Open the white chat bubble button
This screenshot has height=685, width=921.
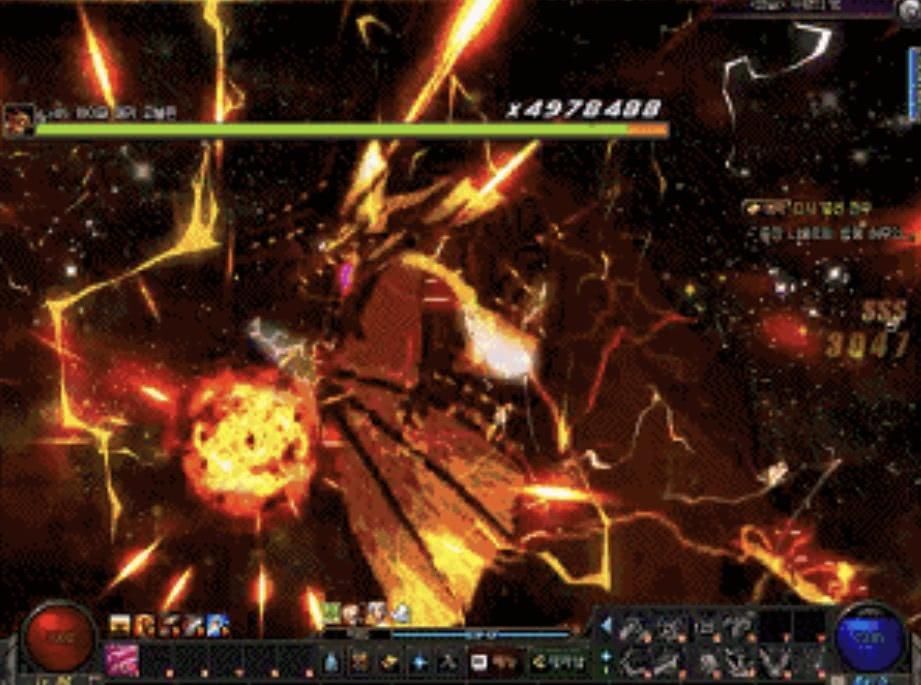(479, 661)
